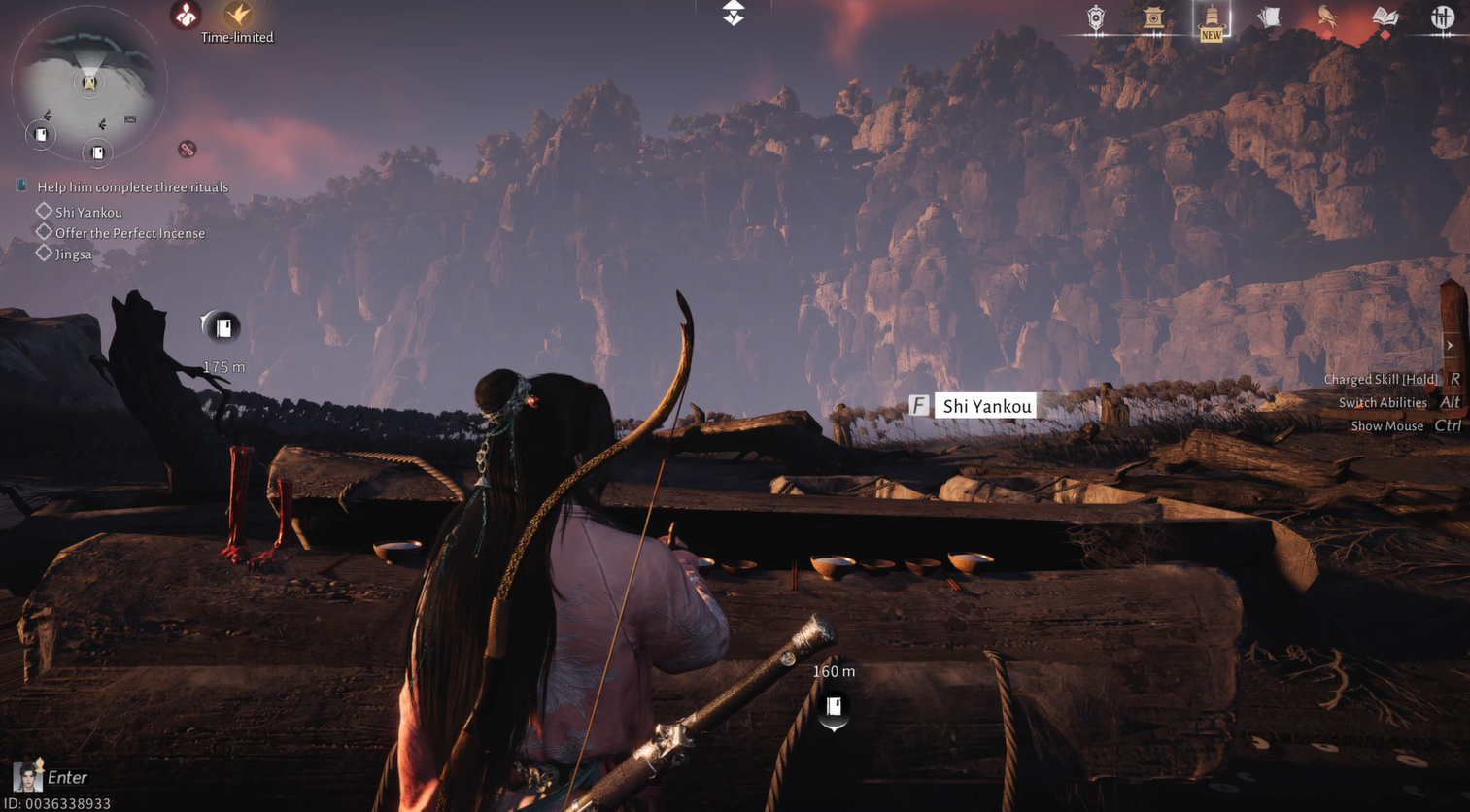Select the 'Jingsa' quest objective

[73, 254]
